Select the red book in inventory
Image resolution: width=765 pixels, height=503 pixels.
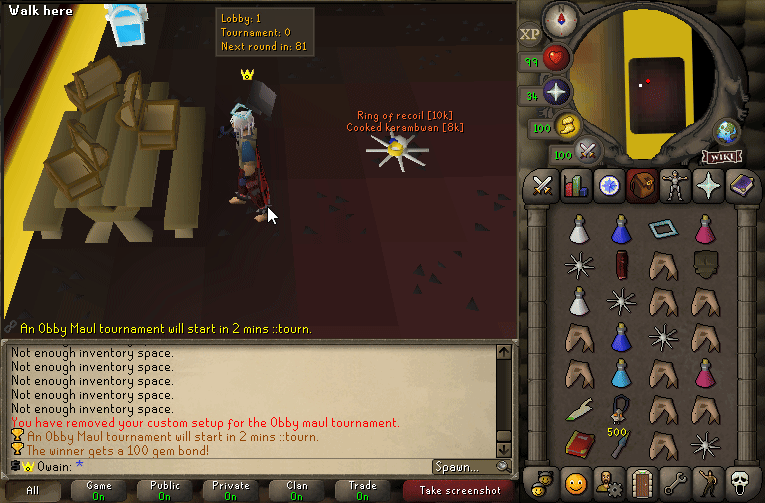point(578,442)
